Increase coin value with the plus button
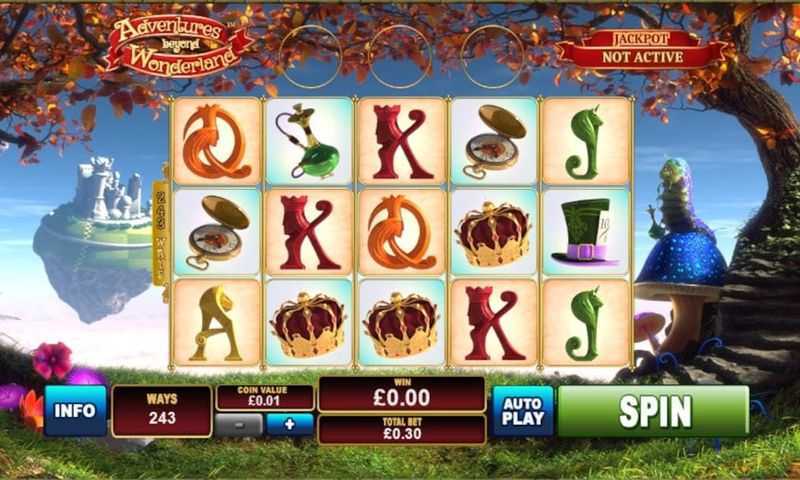This screenshot has width=800, height=480. click(290, 424)
